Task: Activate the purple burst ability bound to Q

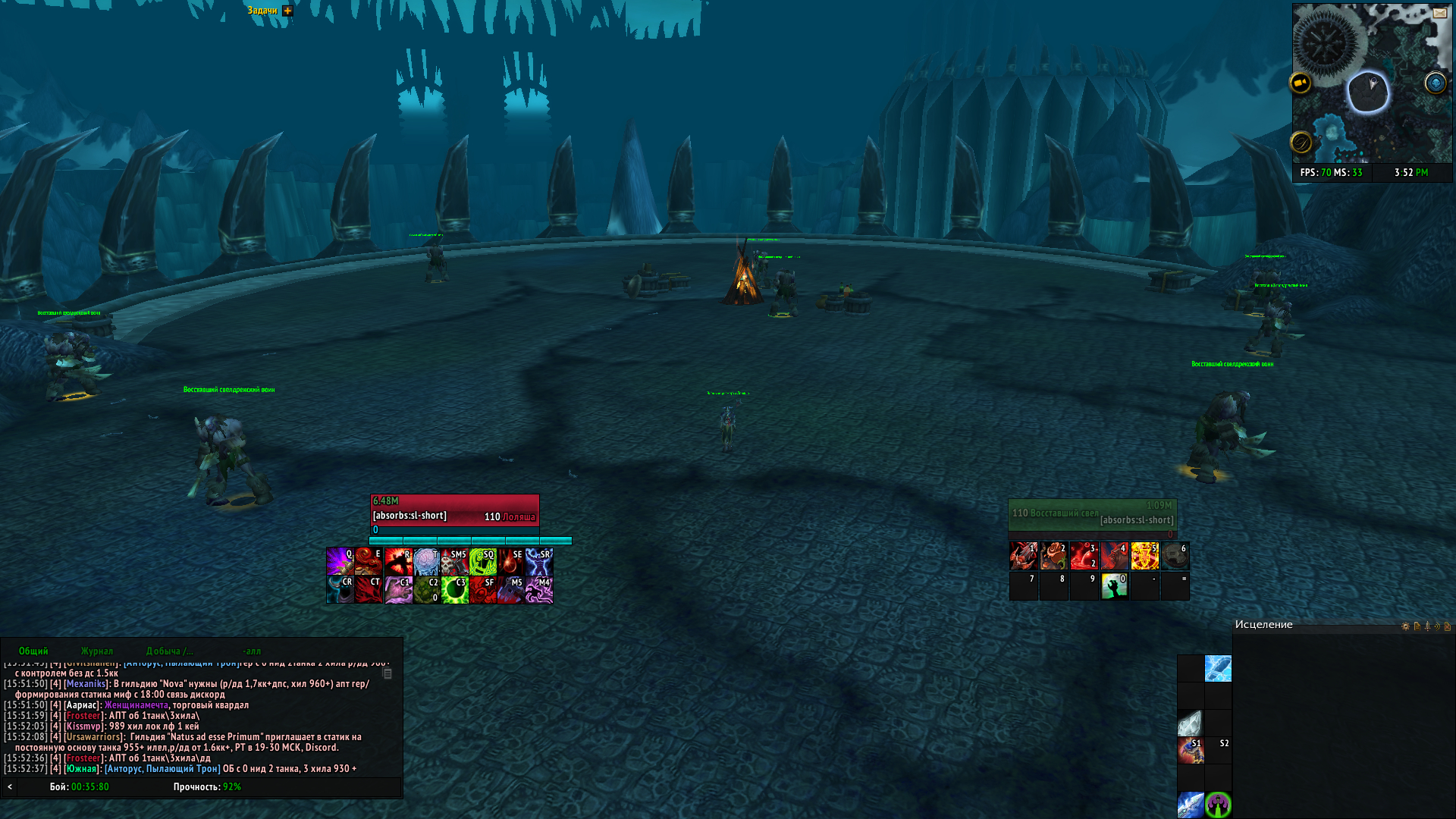Action: [x=340, y=562]
